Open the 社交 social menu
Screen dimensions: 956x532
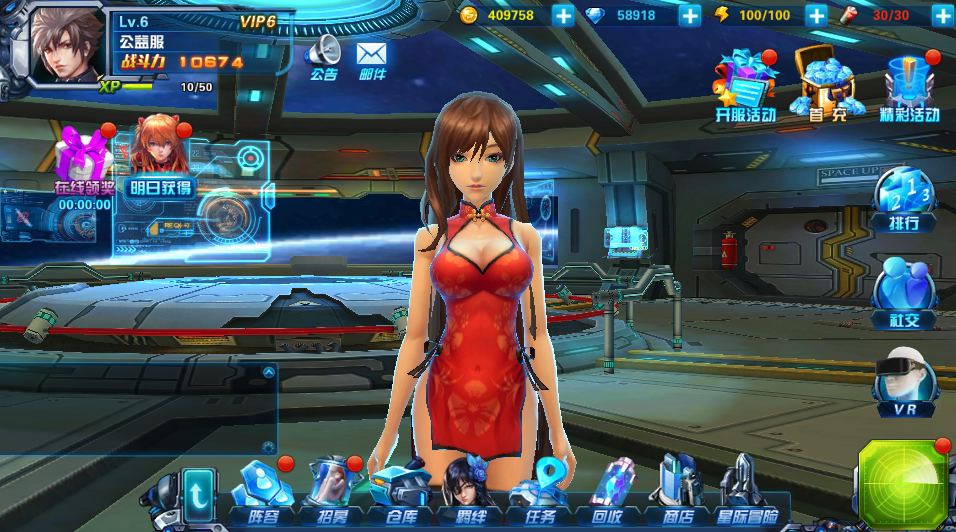pos(903,293)
